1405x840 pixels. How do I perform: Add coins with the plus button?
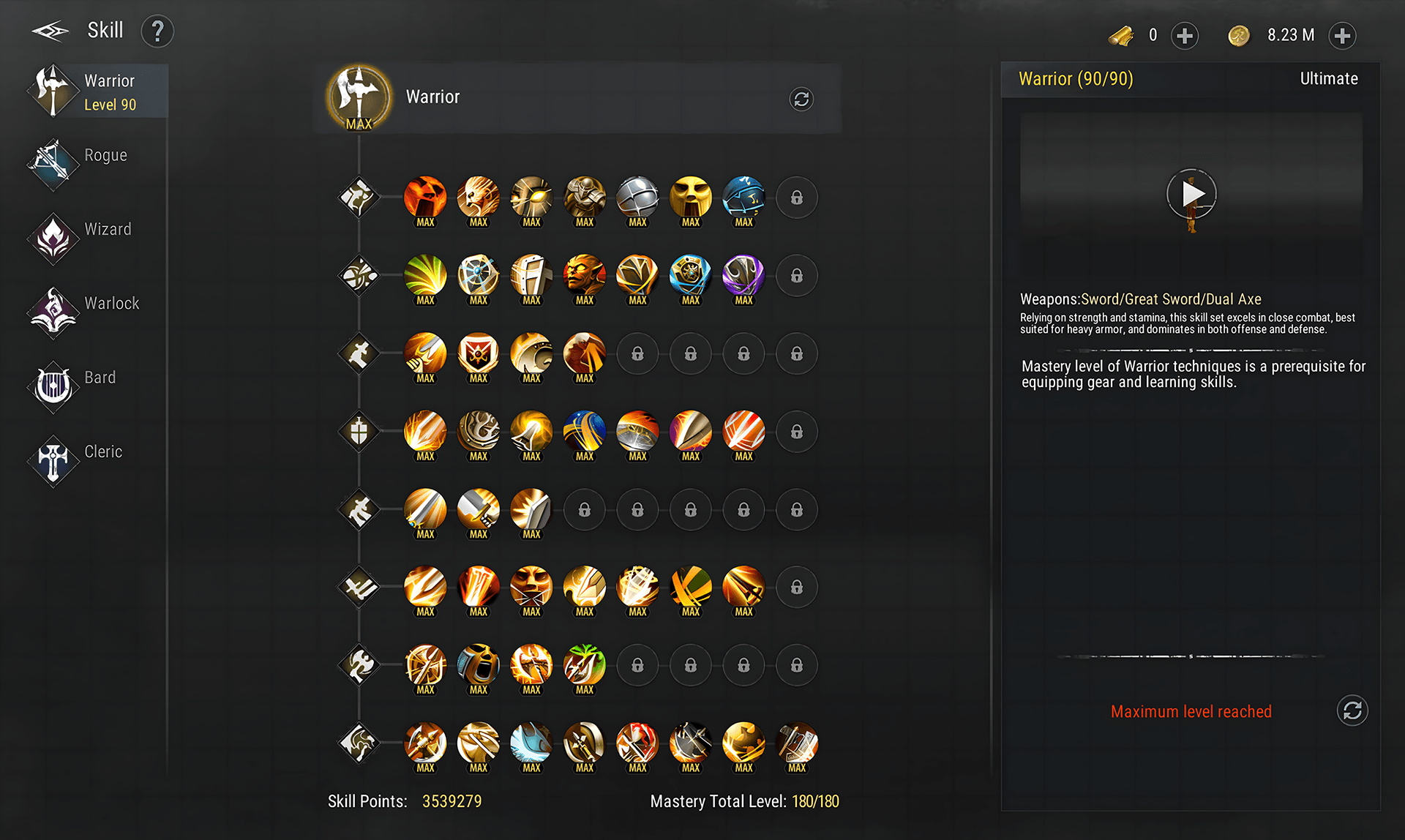[x=1341, y=35]
